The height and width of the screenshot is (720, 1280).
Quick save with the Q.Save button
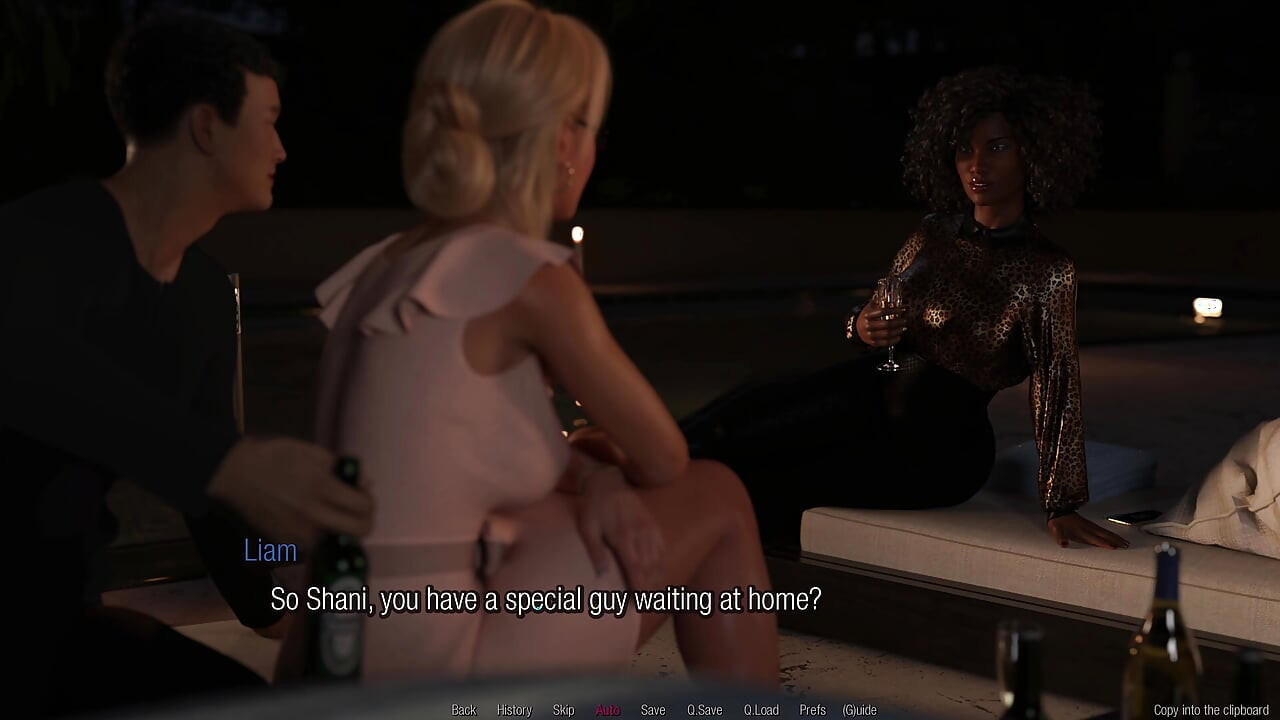704,710
